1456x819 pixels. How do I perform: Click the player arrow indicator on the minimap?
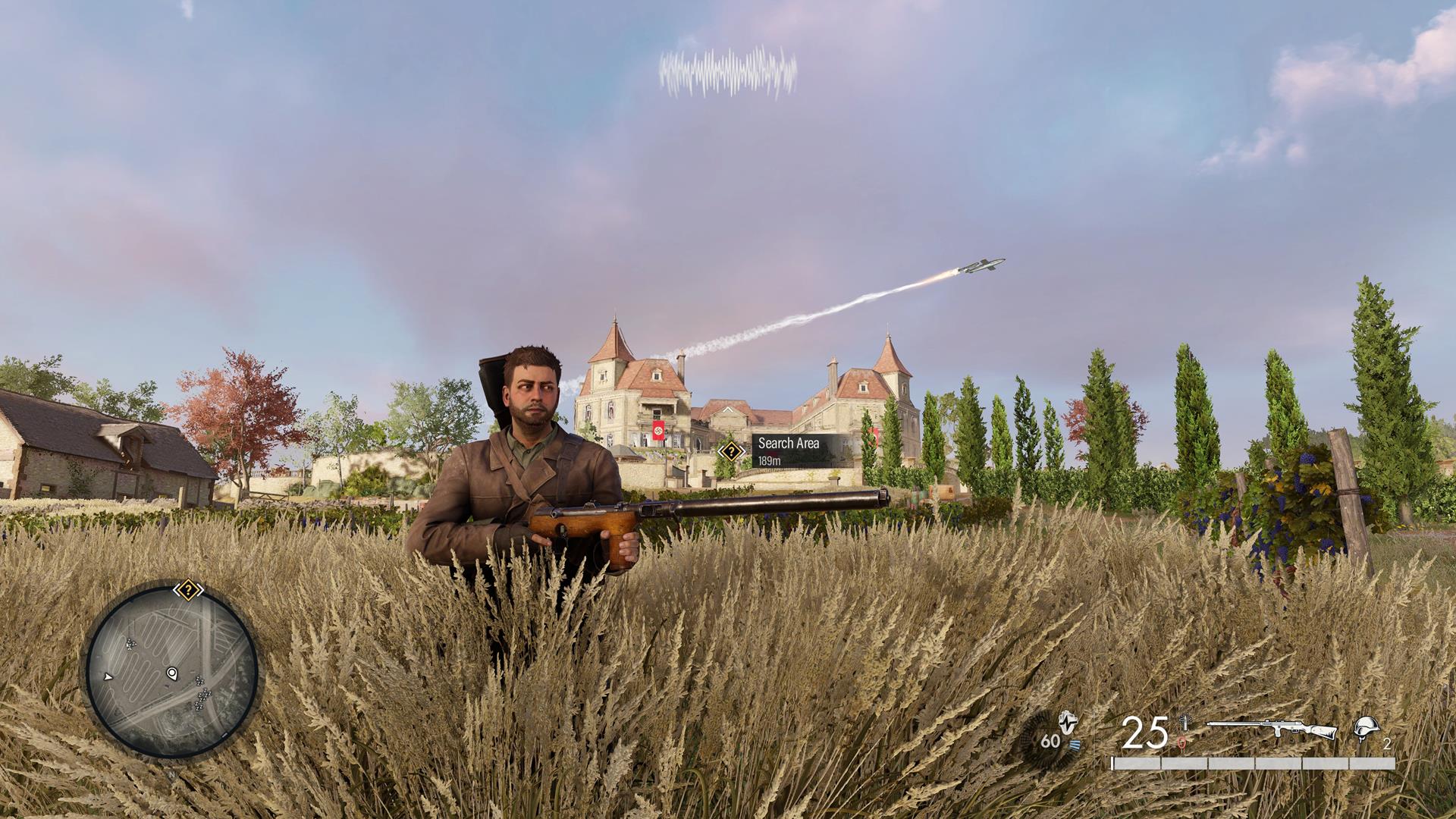108,678
